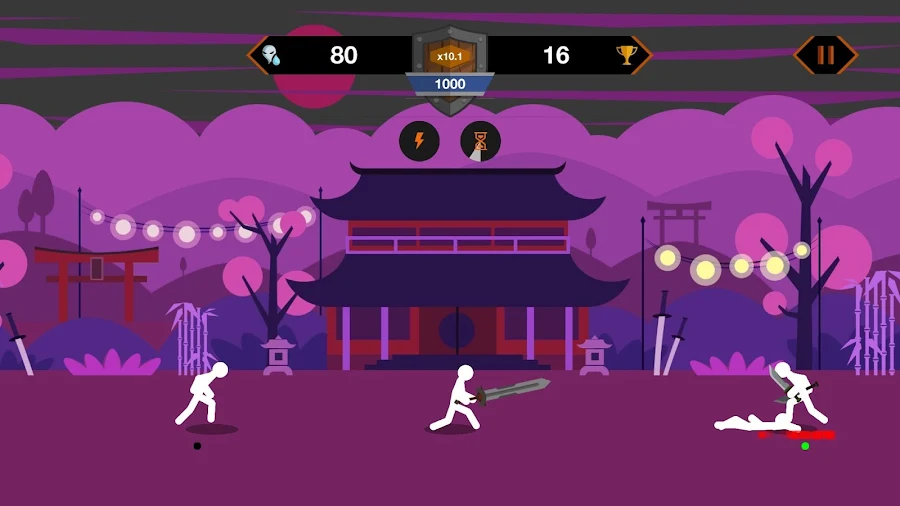
Task: Activate the lightning bolt power-up
Action: 419,141
